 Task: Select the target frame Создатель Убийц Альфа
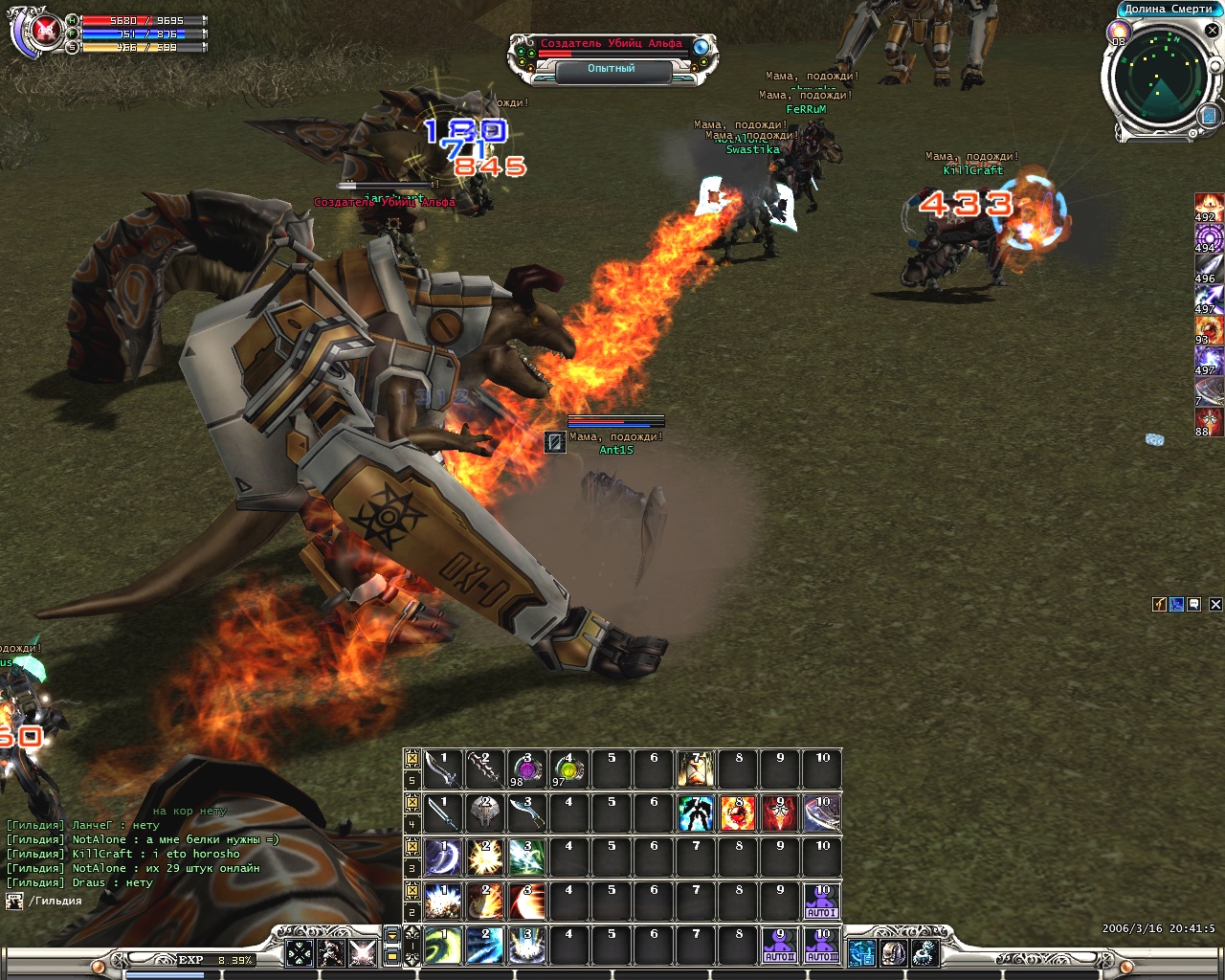[612, 44]
